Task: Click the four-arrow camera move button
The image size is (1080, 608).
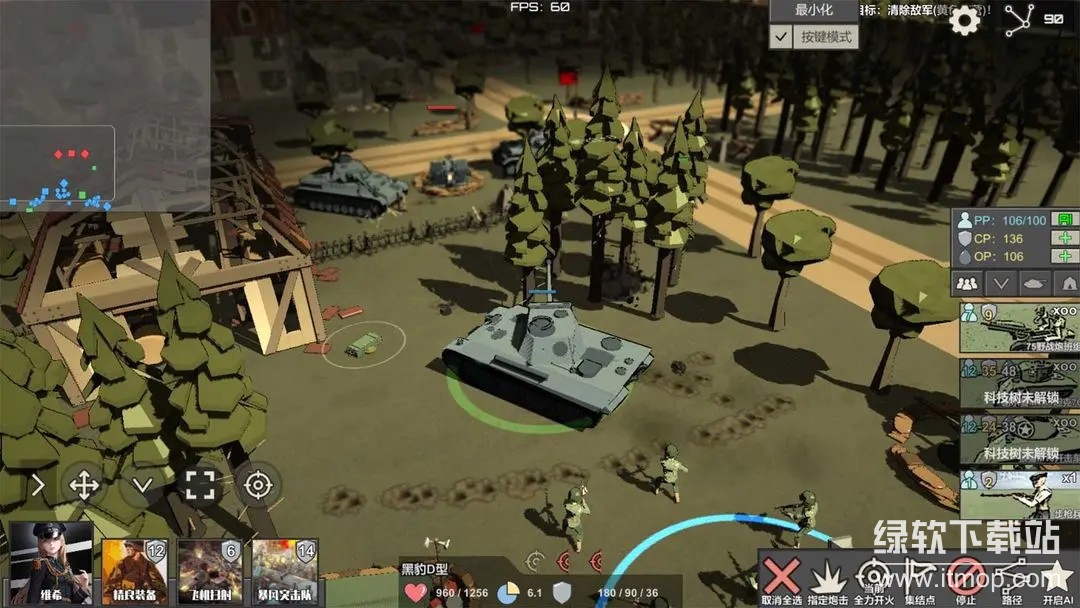Action: pyautogui.click(x=84, y=486)
